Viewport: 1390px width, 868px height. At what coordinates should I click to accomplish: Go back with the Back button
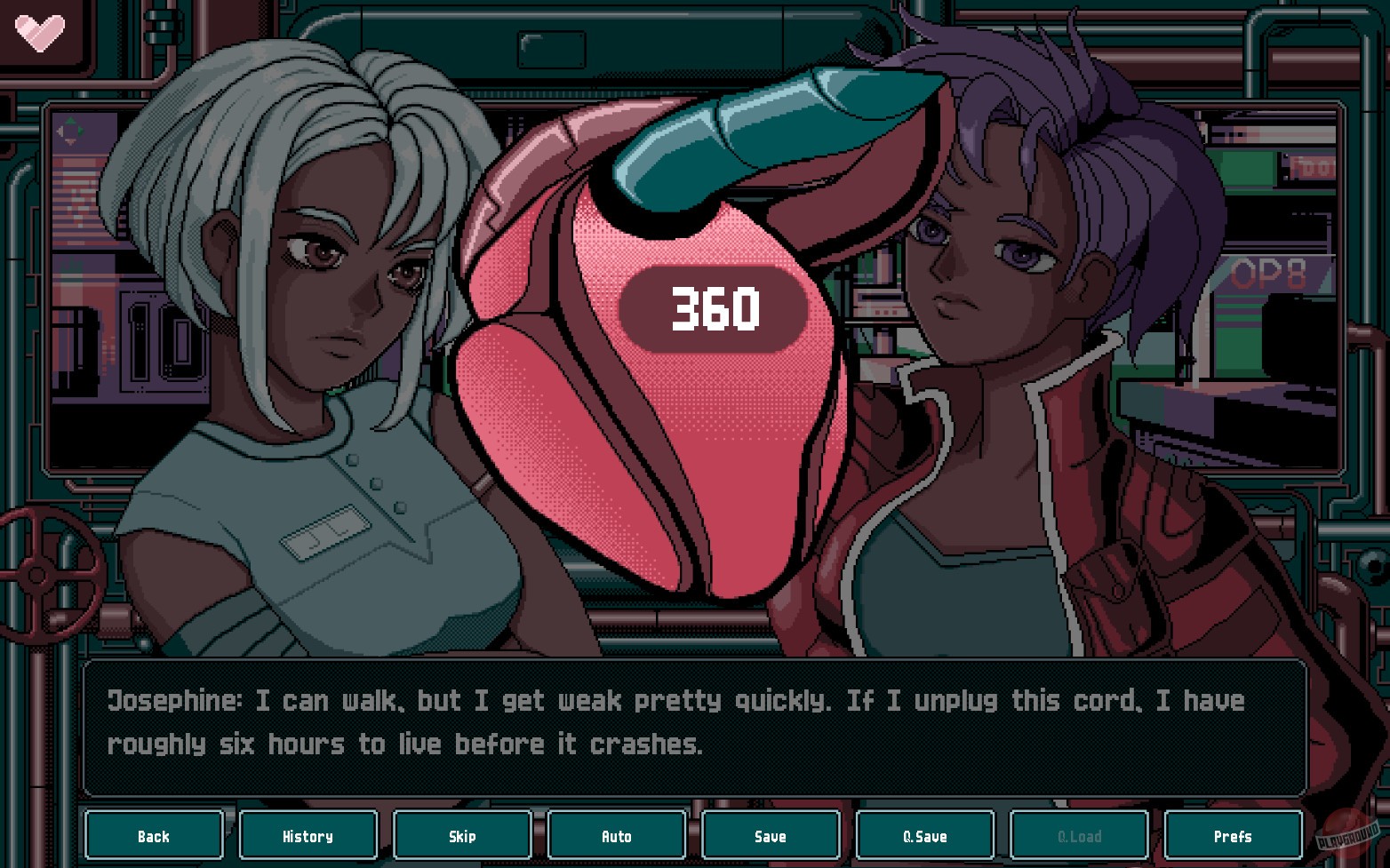(154, 835)
